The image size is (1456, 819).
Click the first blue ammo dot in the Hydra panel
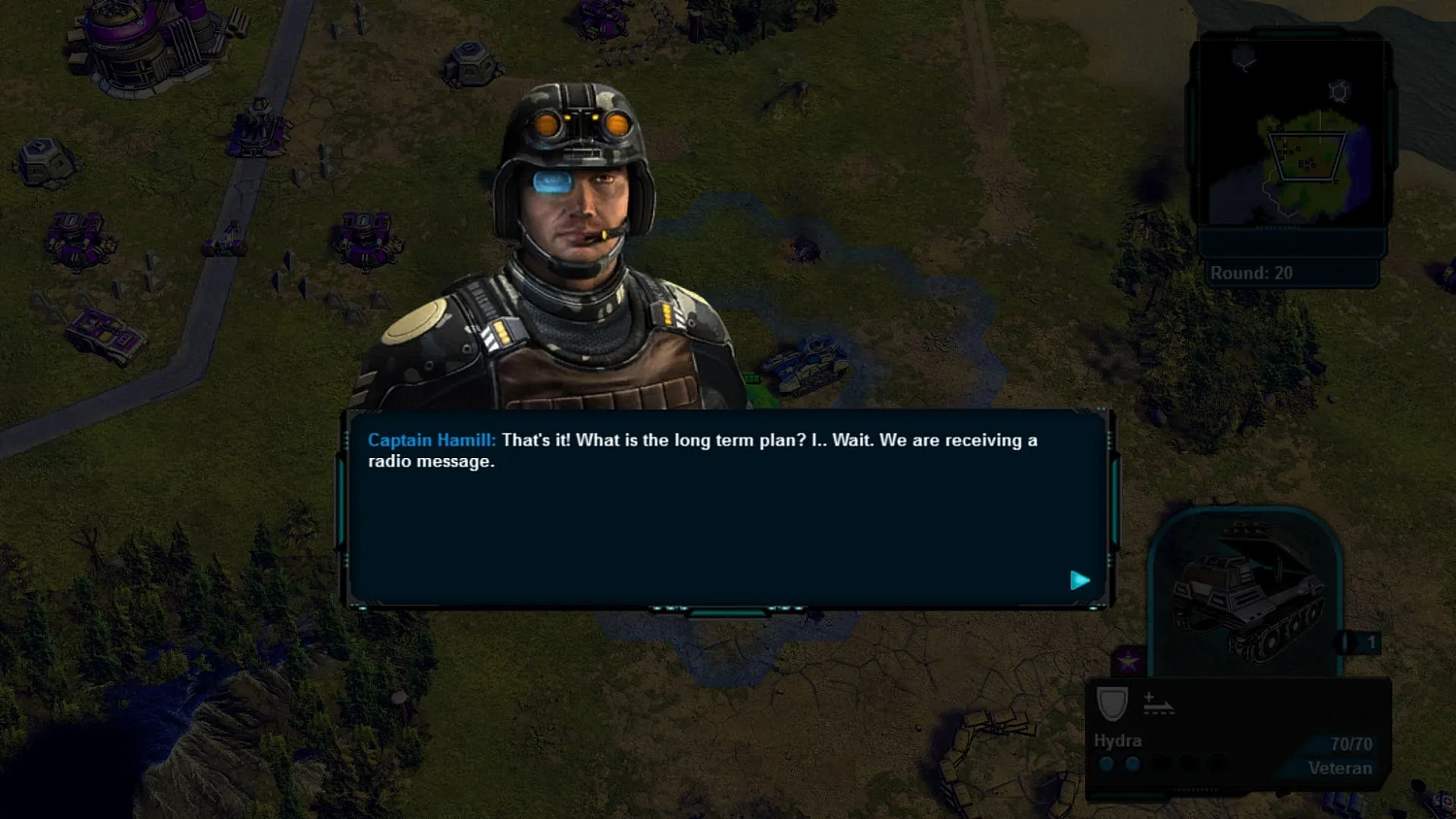[x=1107, y=764]
